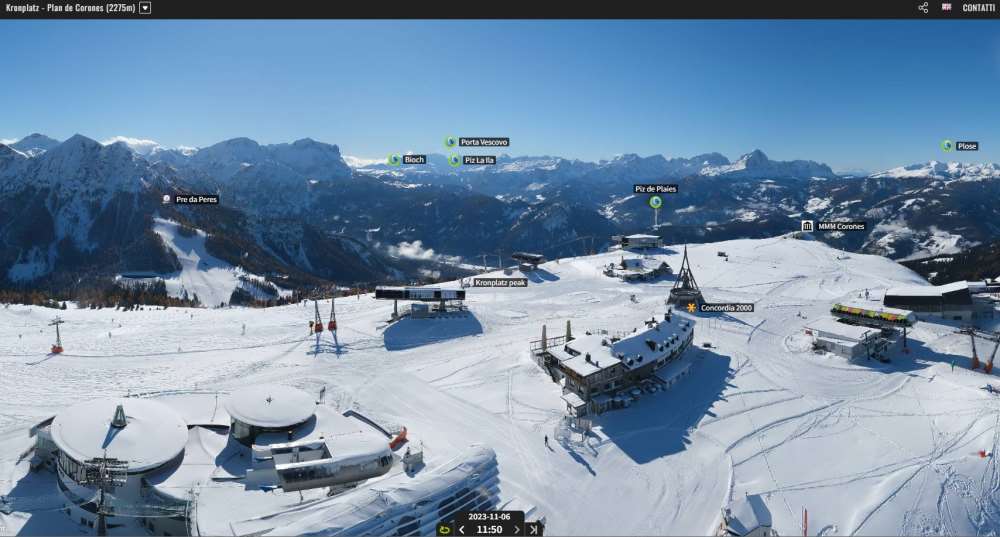The image size is (1000, 537).
Task: Open the MMM Corones museum marker
Action: [807, 226]
